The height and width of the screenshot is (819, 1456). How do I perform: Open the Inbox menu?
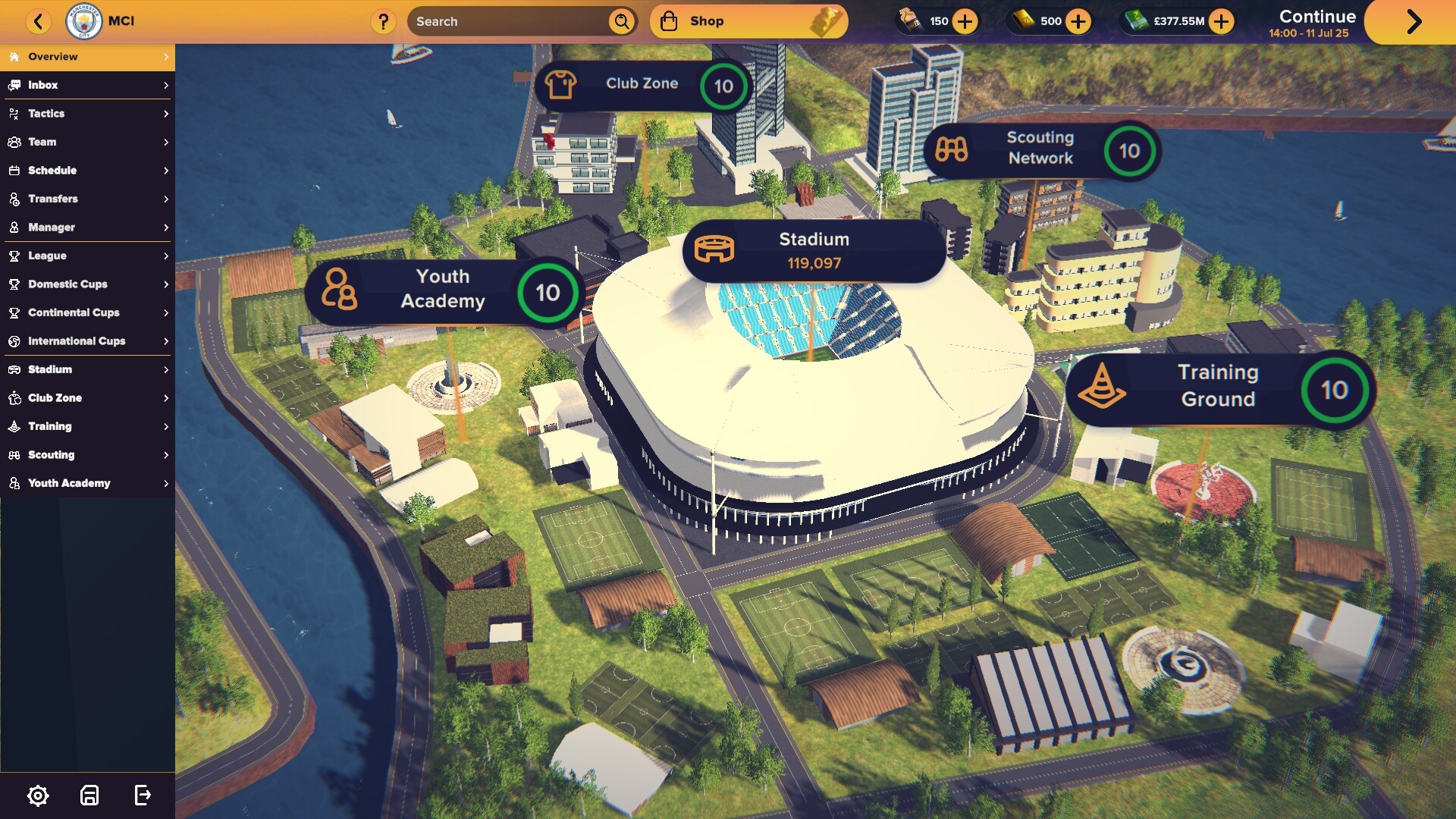coord(87,85)
